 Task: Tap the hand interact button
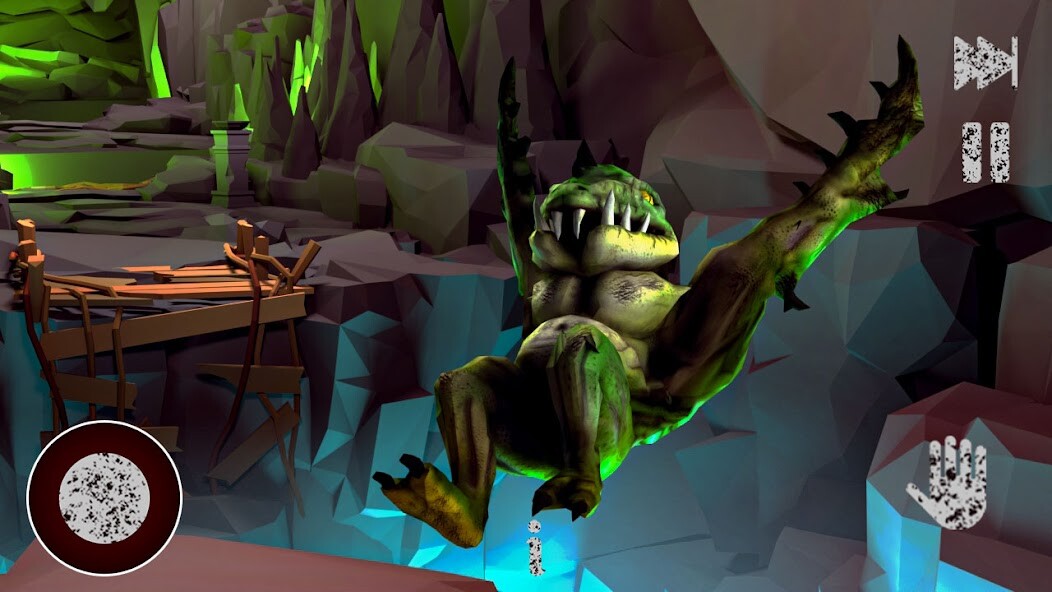click(x=946, y=483)
